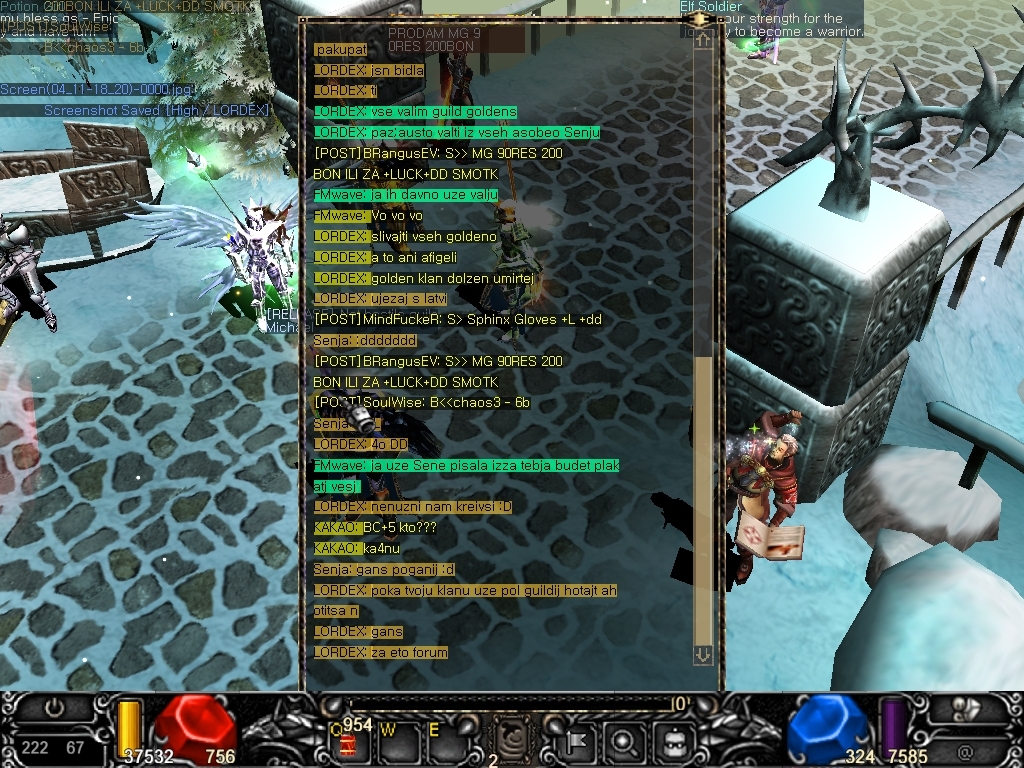Screen dimensions: 1024x768
Task: Click the "KAKAO: BC+5 kto???" chat message
Action: pos(375,528)
